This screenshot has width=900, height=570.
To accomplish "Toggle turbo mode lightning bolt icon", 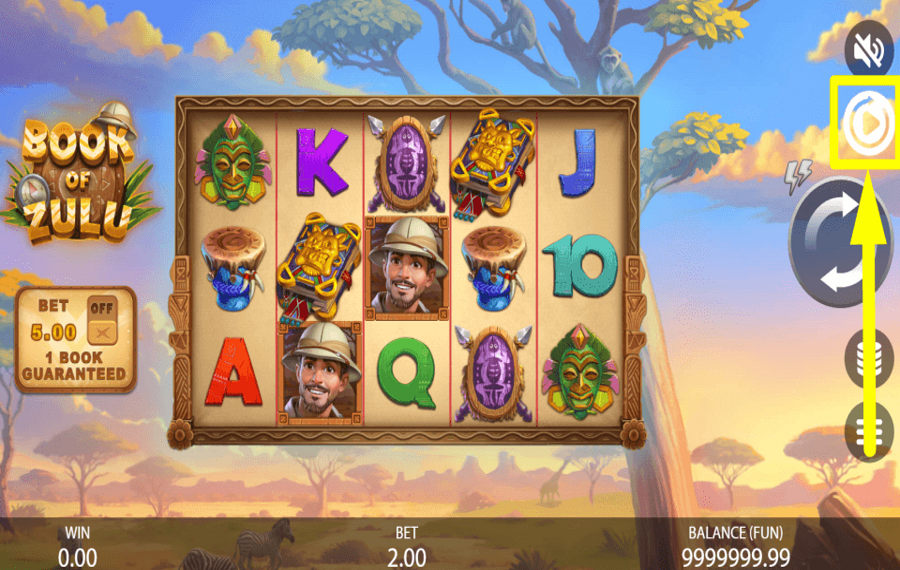I will pos(798,178).
